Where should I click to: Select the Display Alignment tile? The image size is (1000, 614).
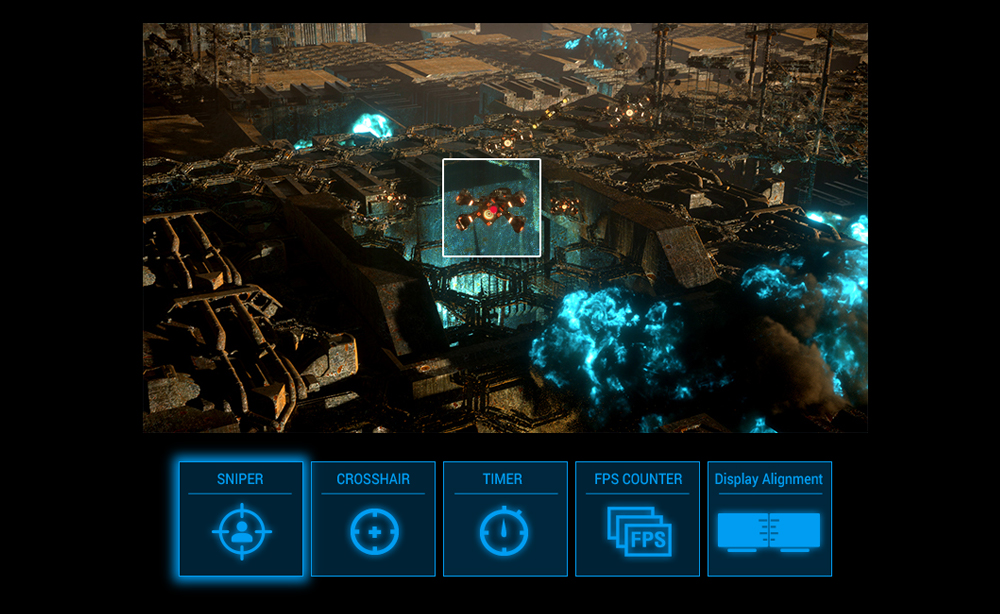[769, 518]
